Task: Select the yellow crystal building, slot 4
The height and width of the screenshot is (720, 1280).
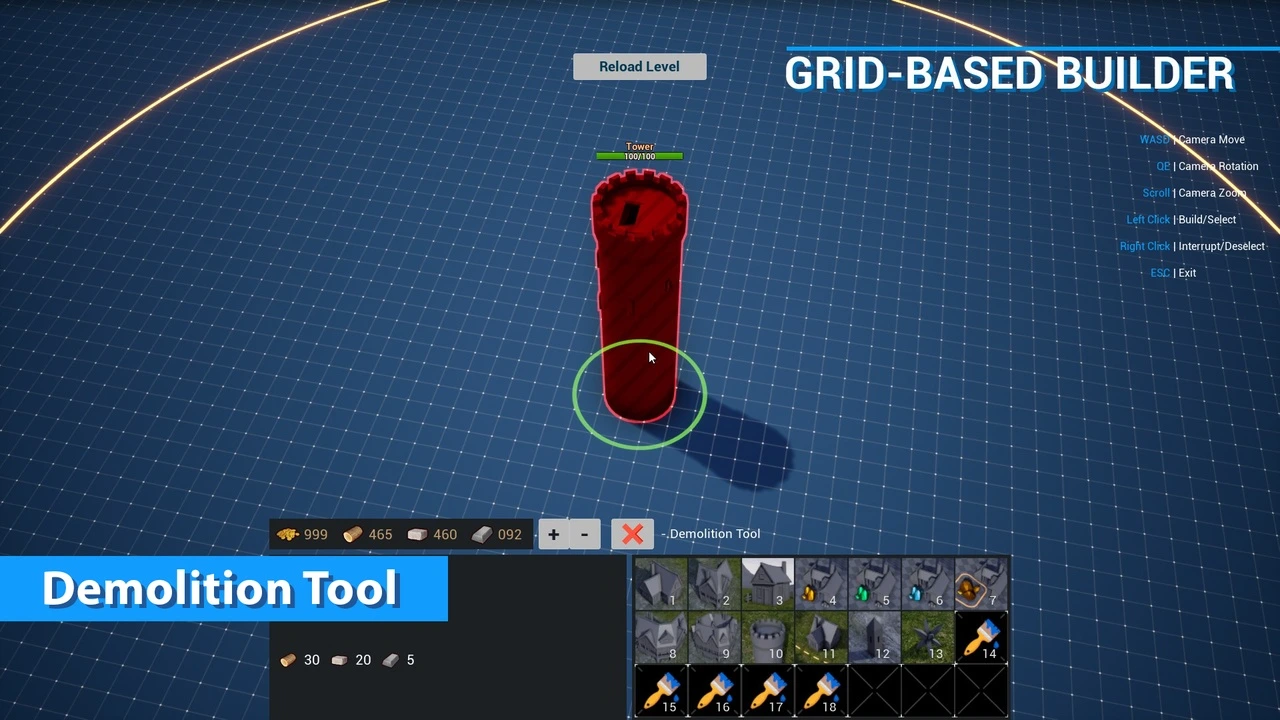Action: click(x=821, y=584)
